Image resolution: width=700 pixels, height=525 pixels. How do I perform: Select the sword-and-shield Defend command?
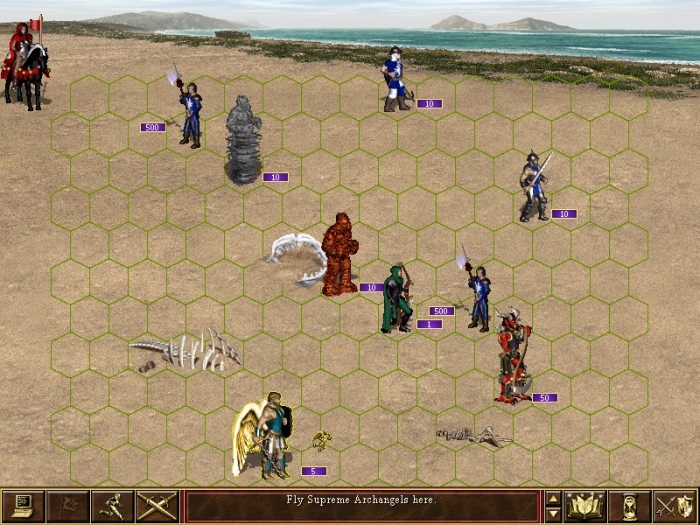coord(674,506)
